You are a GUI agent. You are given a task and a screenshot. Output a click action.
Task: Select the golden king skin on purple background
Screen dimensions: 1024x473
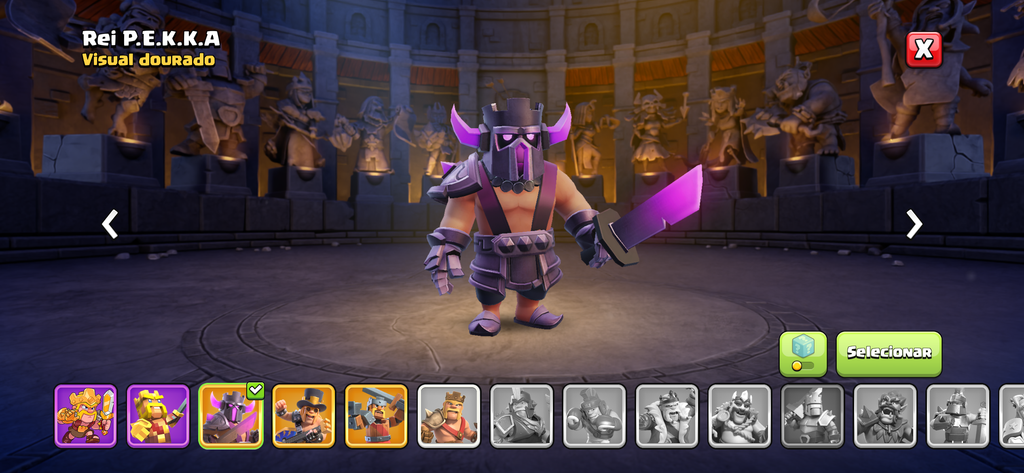click(85, 415)
